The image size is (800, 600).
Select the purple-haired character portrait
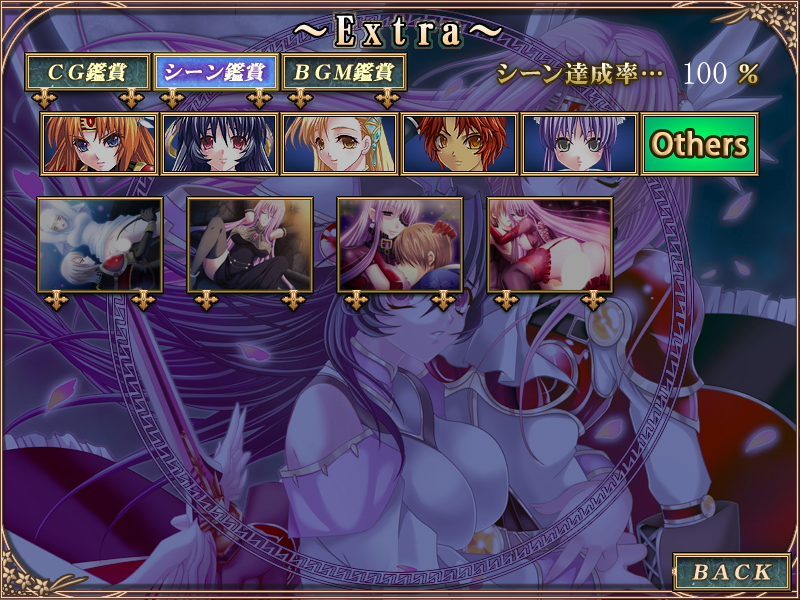(x=579, y=144)
